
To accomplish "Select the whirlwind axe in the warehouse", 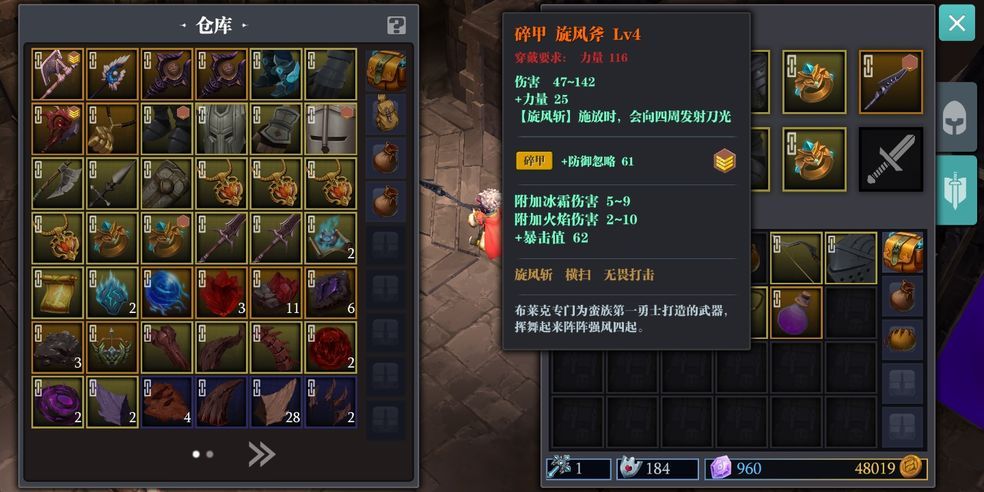I will [x=57, y=74].
